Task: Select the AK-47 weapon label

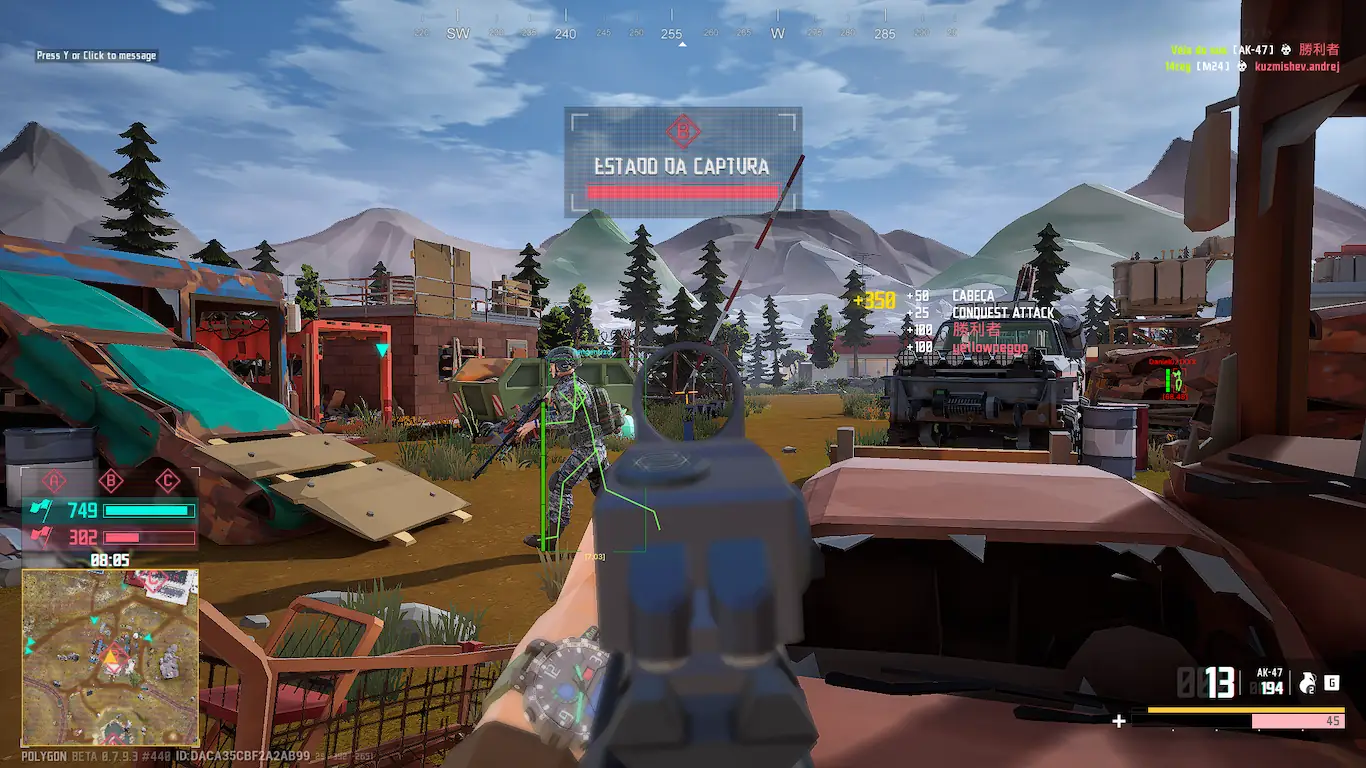Action: (x=1270, y=673)
